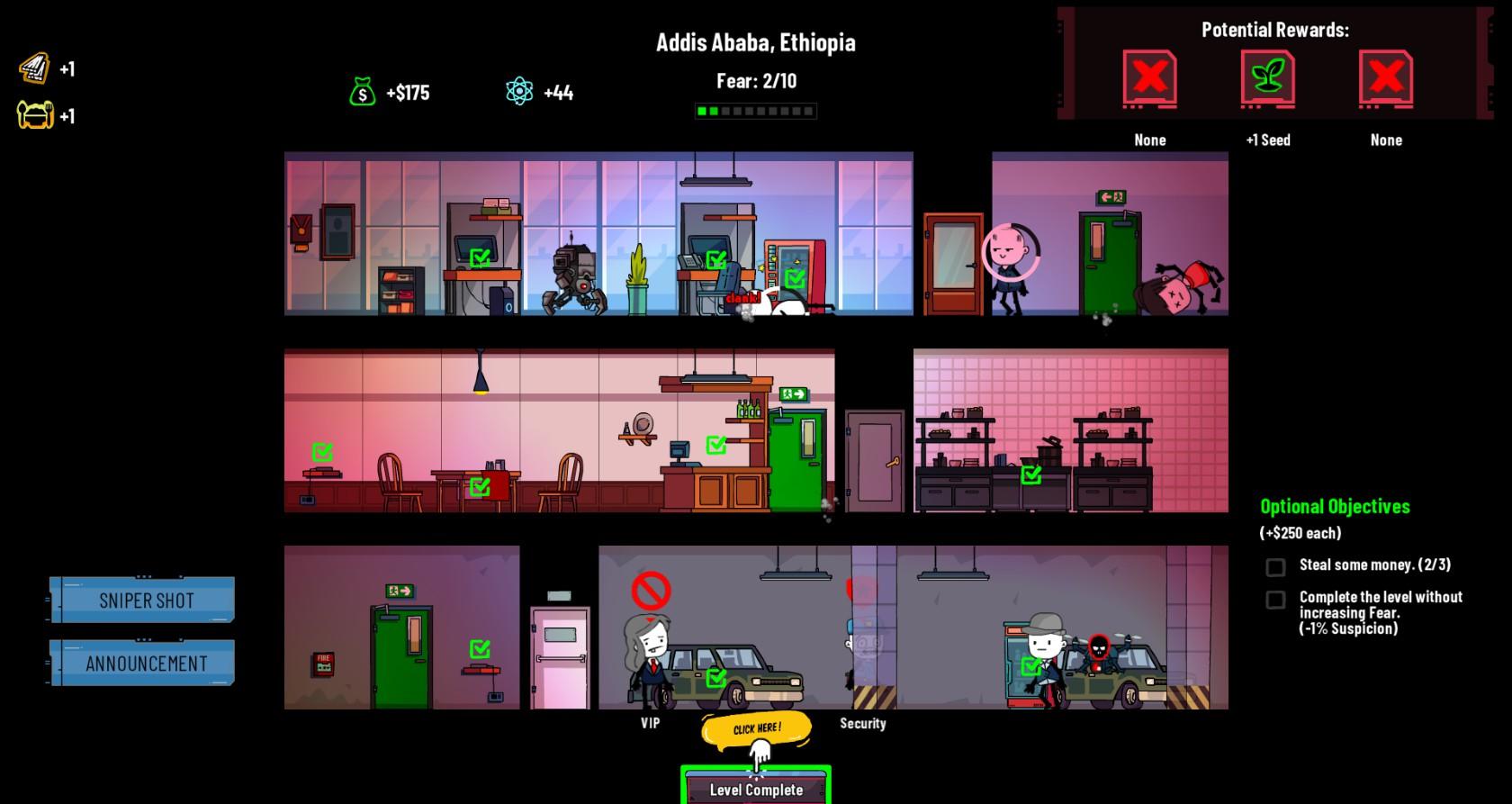The width and height of the screenshot is (1512, 804).
Task: Check the Steal some money objective checkbox
Action: tap(1274, 566)
